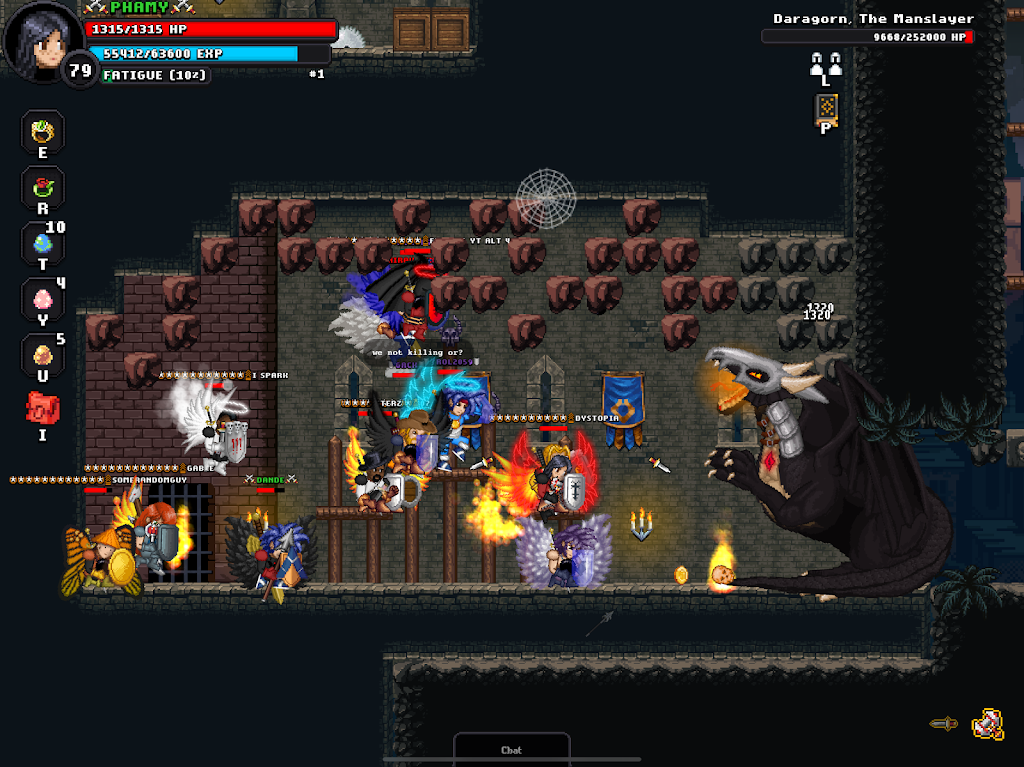Viewport: 1024px width, 767px height.
Task: Select the orange egg slot
Action: (43, 355)
